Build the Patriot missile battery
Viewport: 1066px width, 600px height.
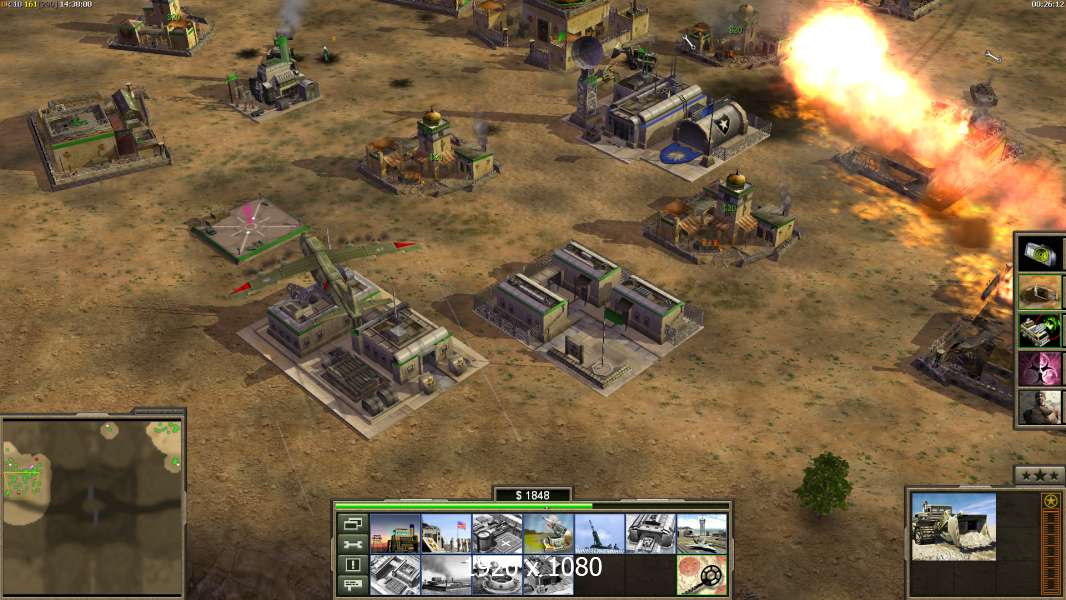(x=548, y=533)
